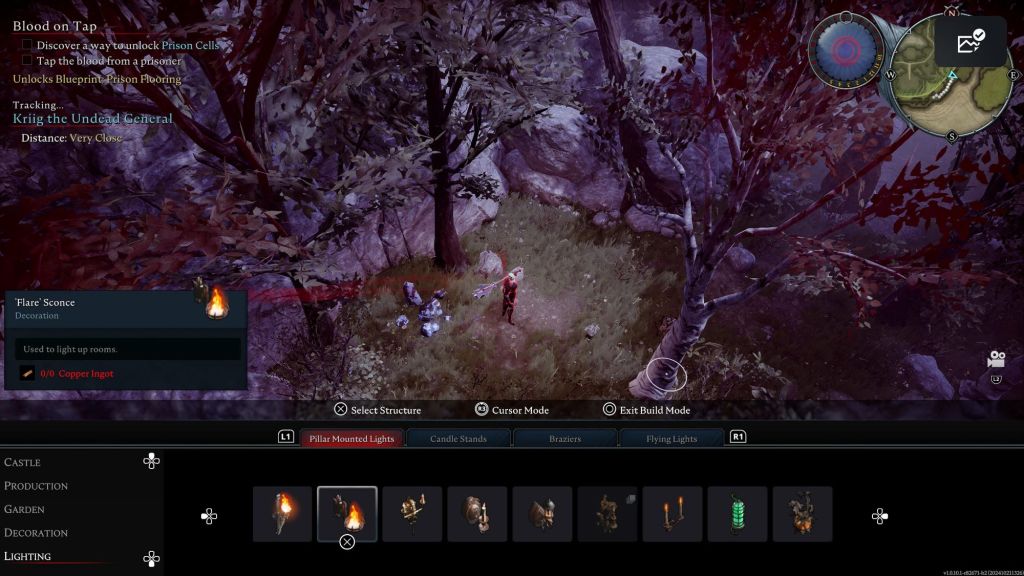Switch to the Braziers tab
The width and height of the screenshot is (1024, 576).
[x=565, y=438]
